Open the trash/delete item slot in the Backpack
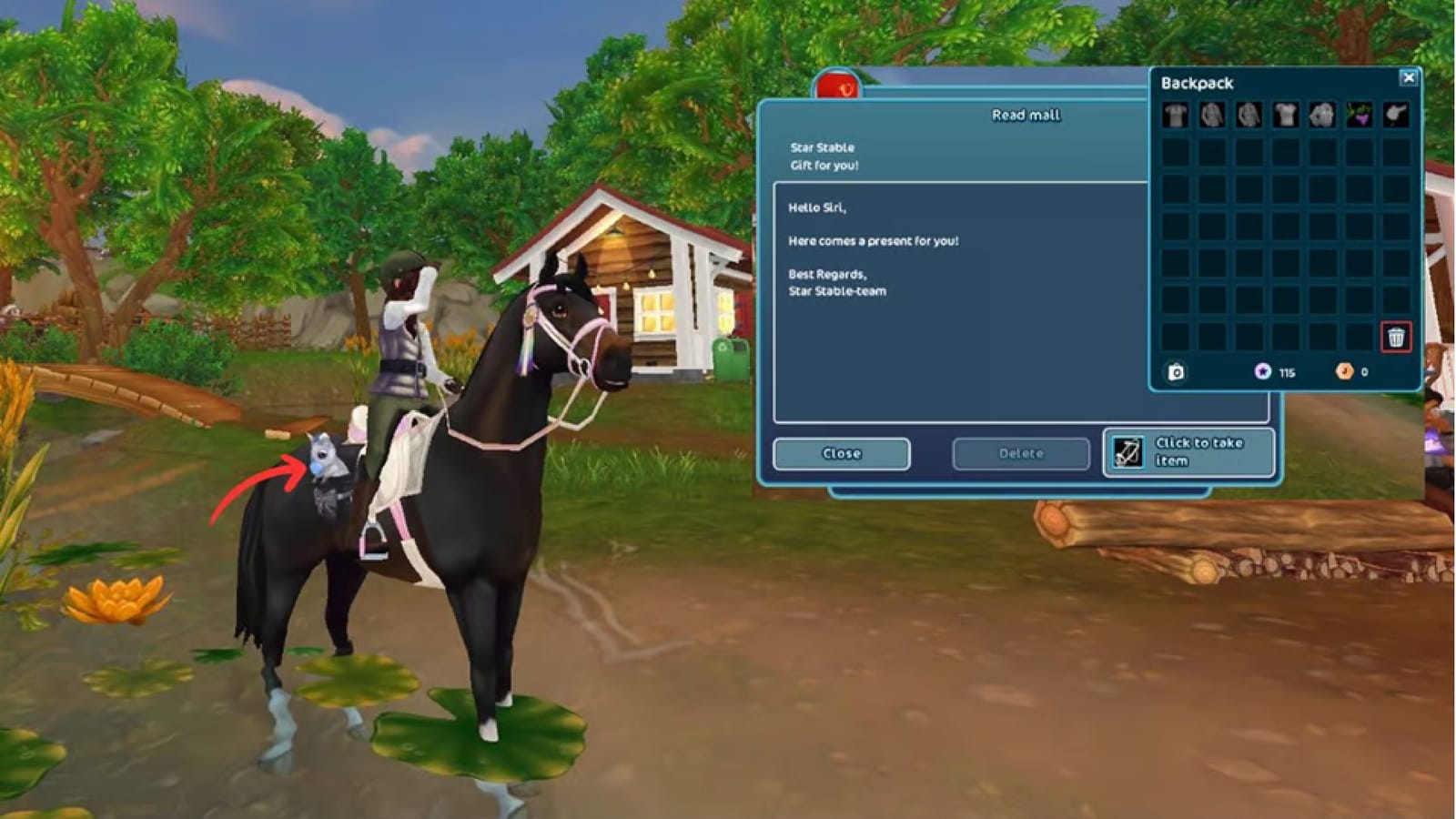Image resolution: width=1456 pixels, height=819 pixels. tap(1396, 337)
